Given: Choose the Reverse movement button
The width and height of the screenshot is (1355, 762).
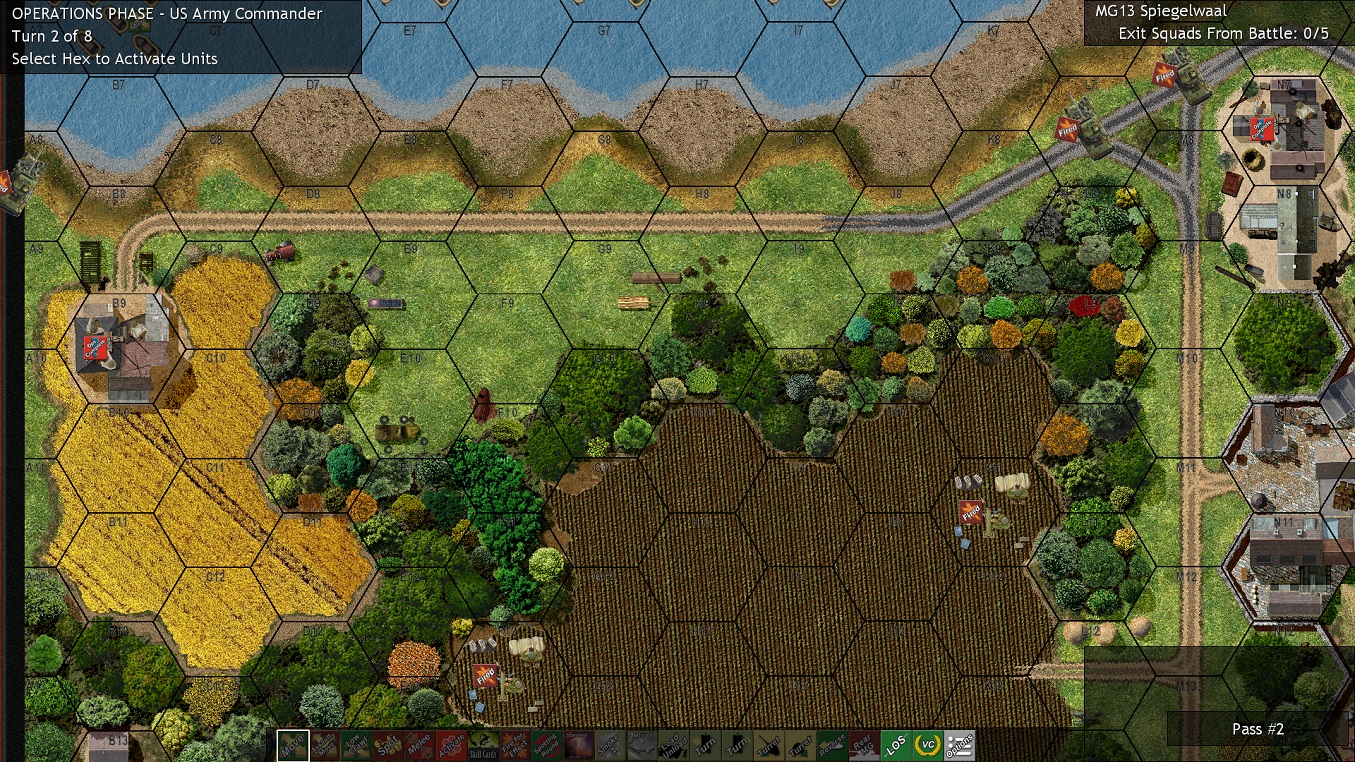Looking at the screenshot, I should (832, 746).
